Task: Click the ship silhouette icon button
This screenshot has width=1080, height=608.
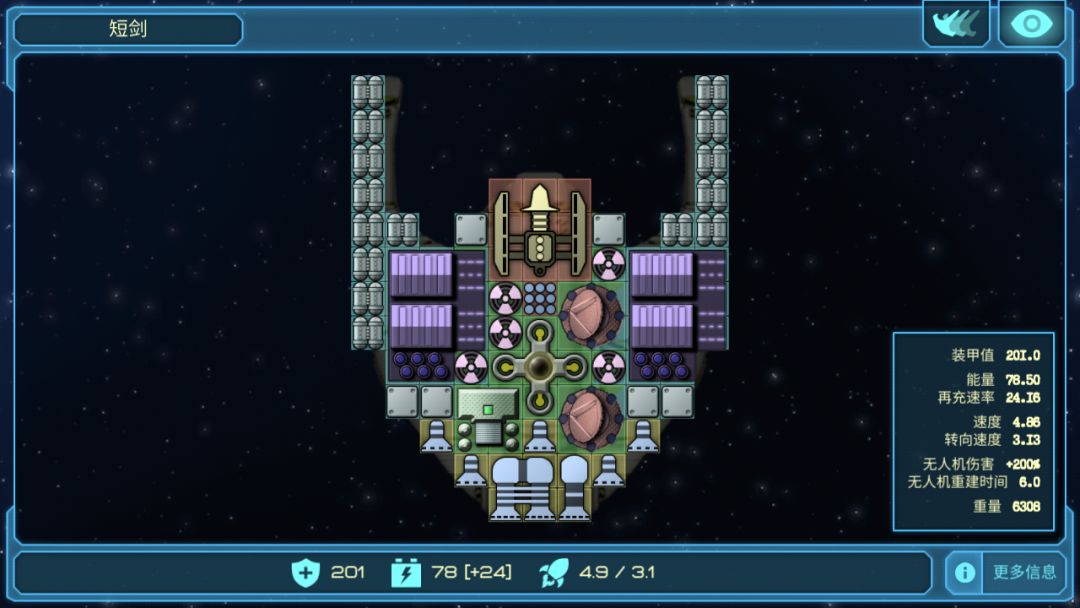Action: [955, 24]
